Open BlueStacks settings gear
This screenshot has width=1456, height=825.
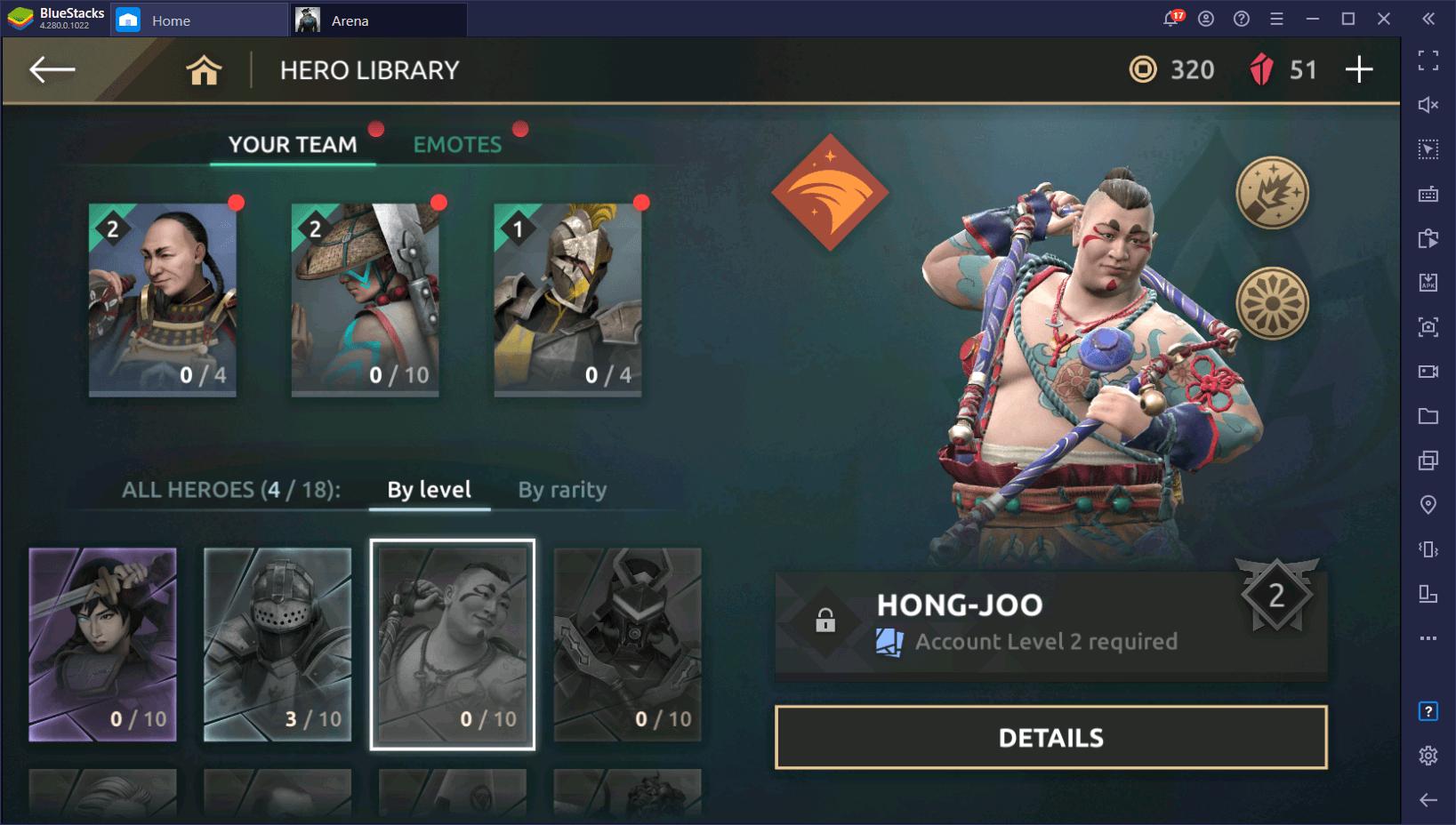pyautogui.click(x=1428, y=756)
